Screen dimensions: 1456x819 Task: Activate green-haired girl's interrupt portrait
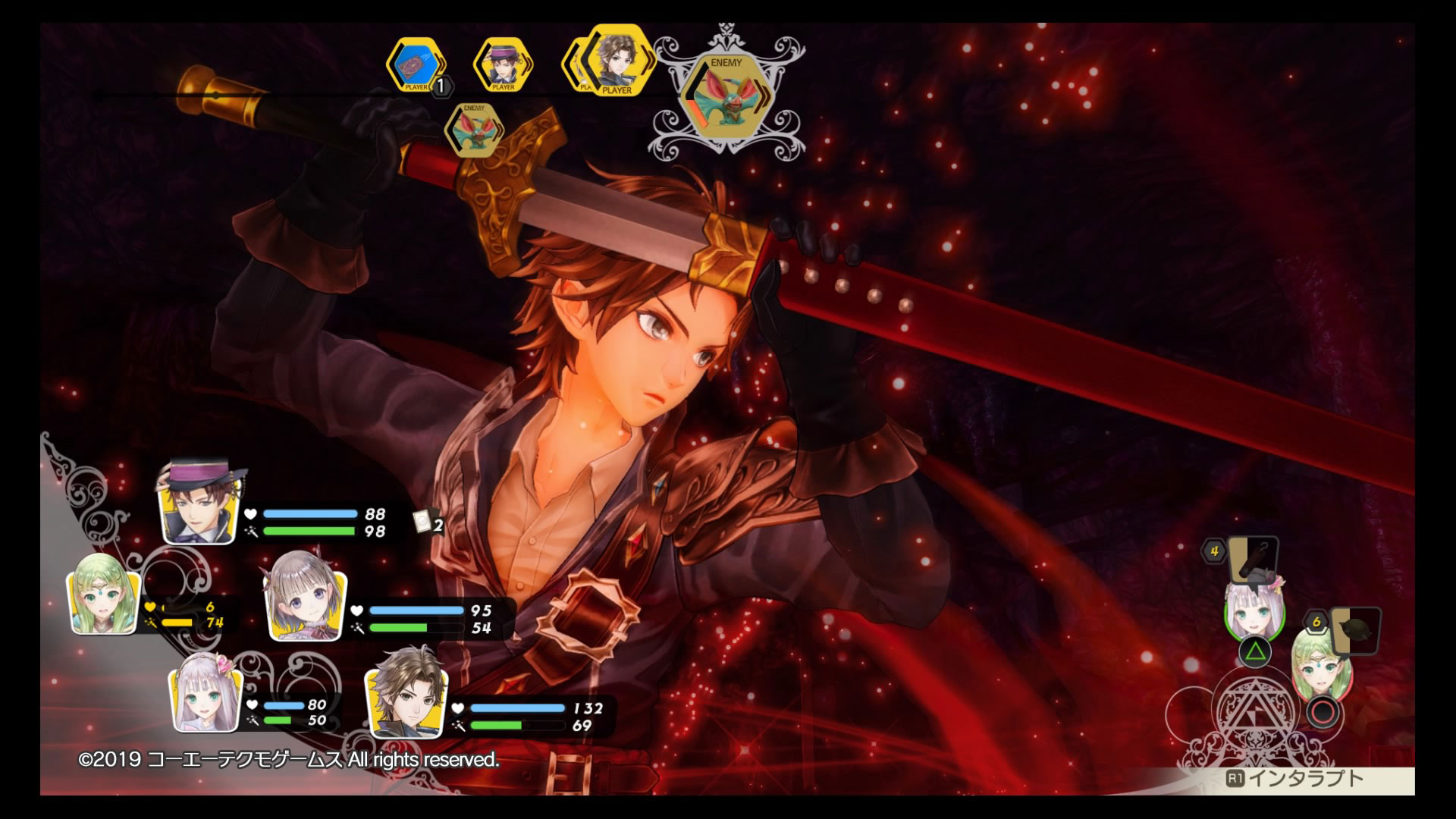[x=1320, y=668]
